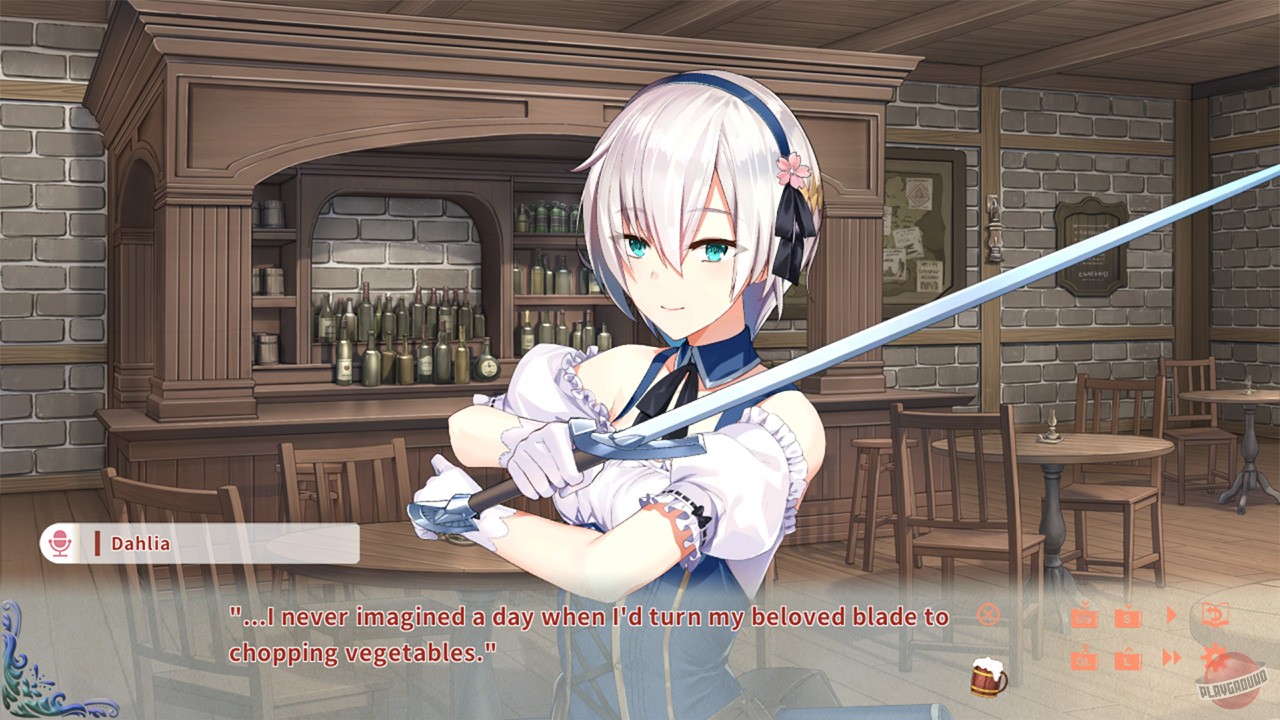Enable skip mode with the double arrow

pos(1171,660)
